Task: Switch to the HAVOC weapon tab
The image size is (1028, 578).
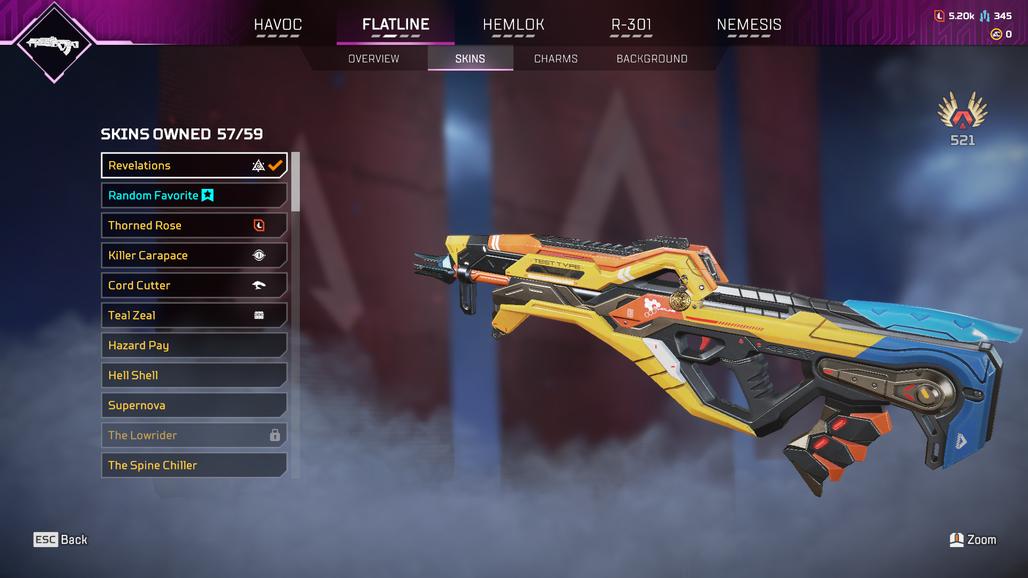Action: pos(277,25)
